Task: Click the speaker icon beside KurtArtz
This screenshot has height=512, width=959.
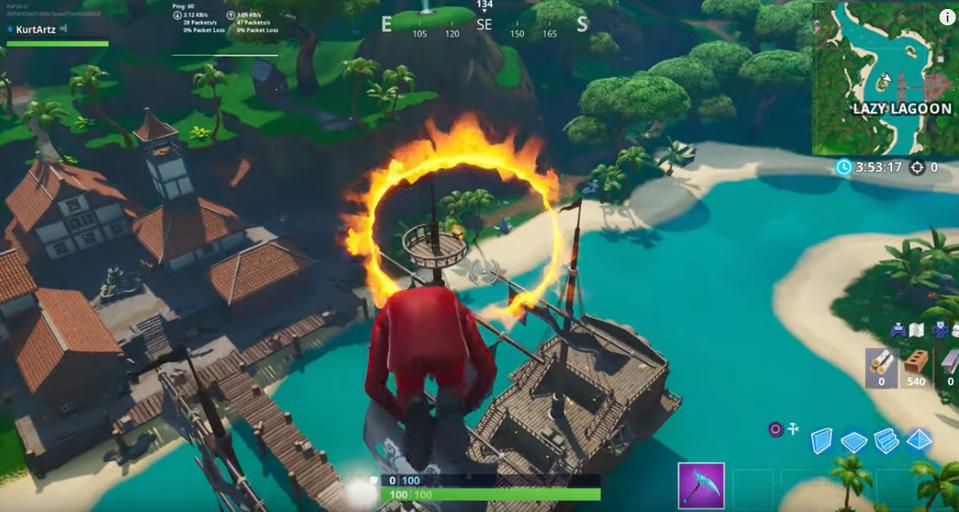Action: (x=64, y=30)
